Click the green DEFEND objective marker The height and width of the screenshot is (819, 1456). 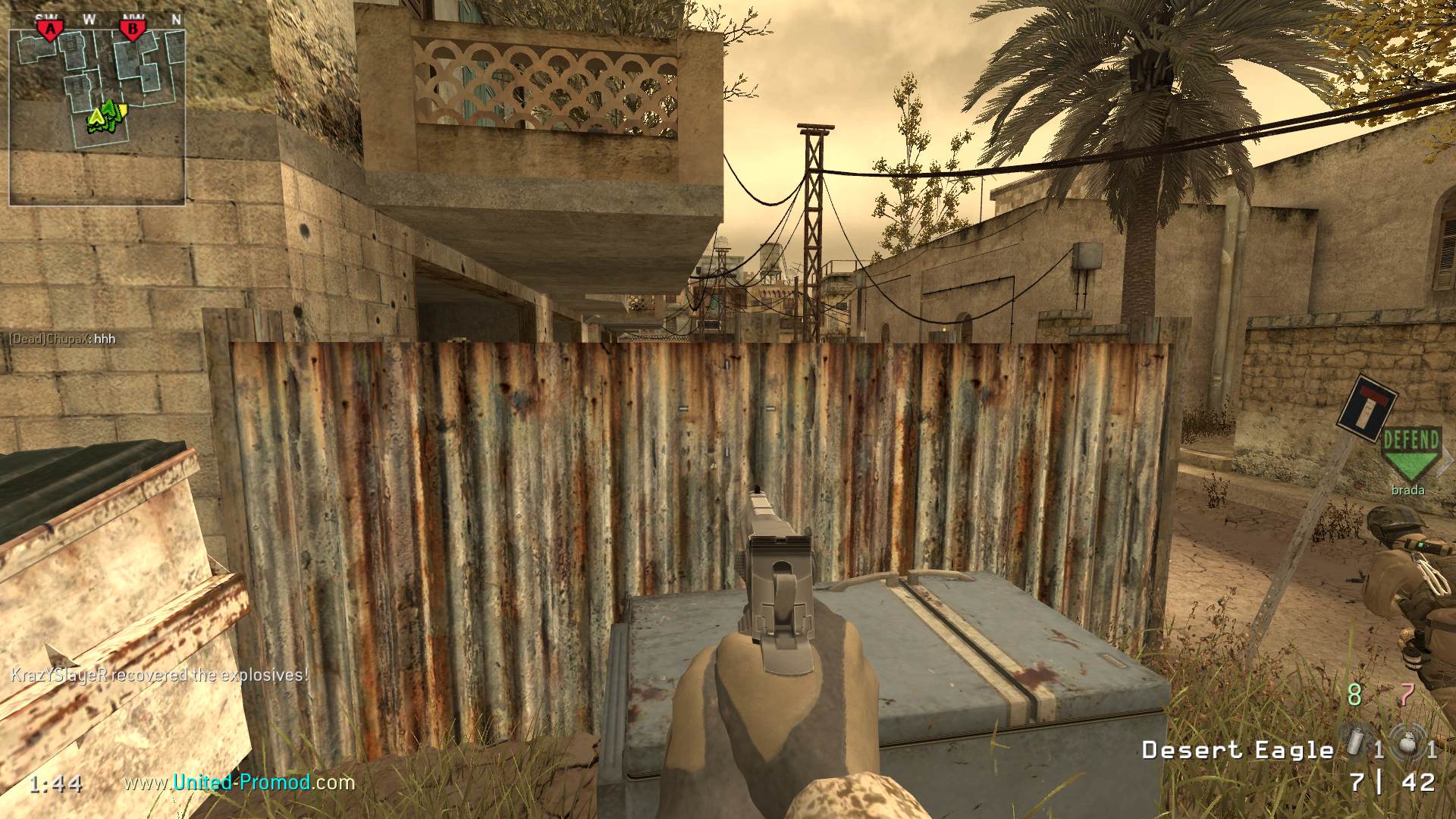click(x=1410, y=453)
